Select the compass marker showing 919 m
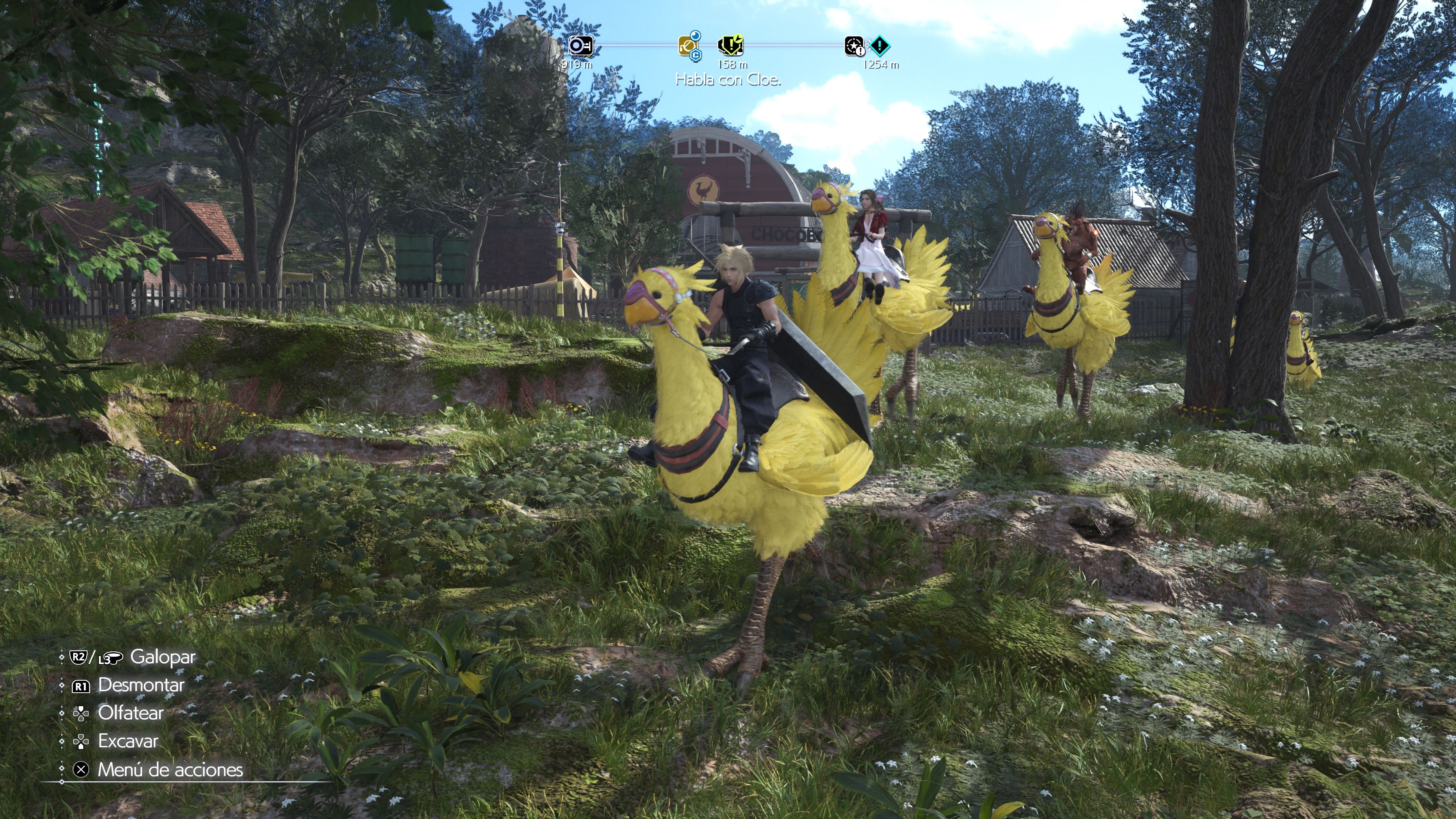Screen dimensions: 1456x819 click(581, 46)
